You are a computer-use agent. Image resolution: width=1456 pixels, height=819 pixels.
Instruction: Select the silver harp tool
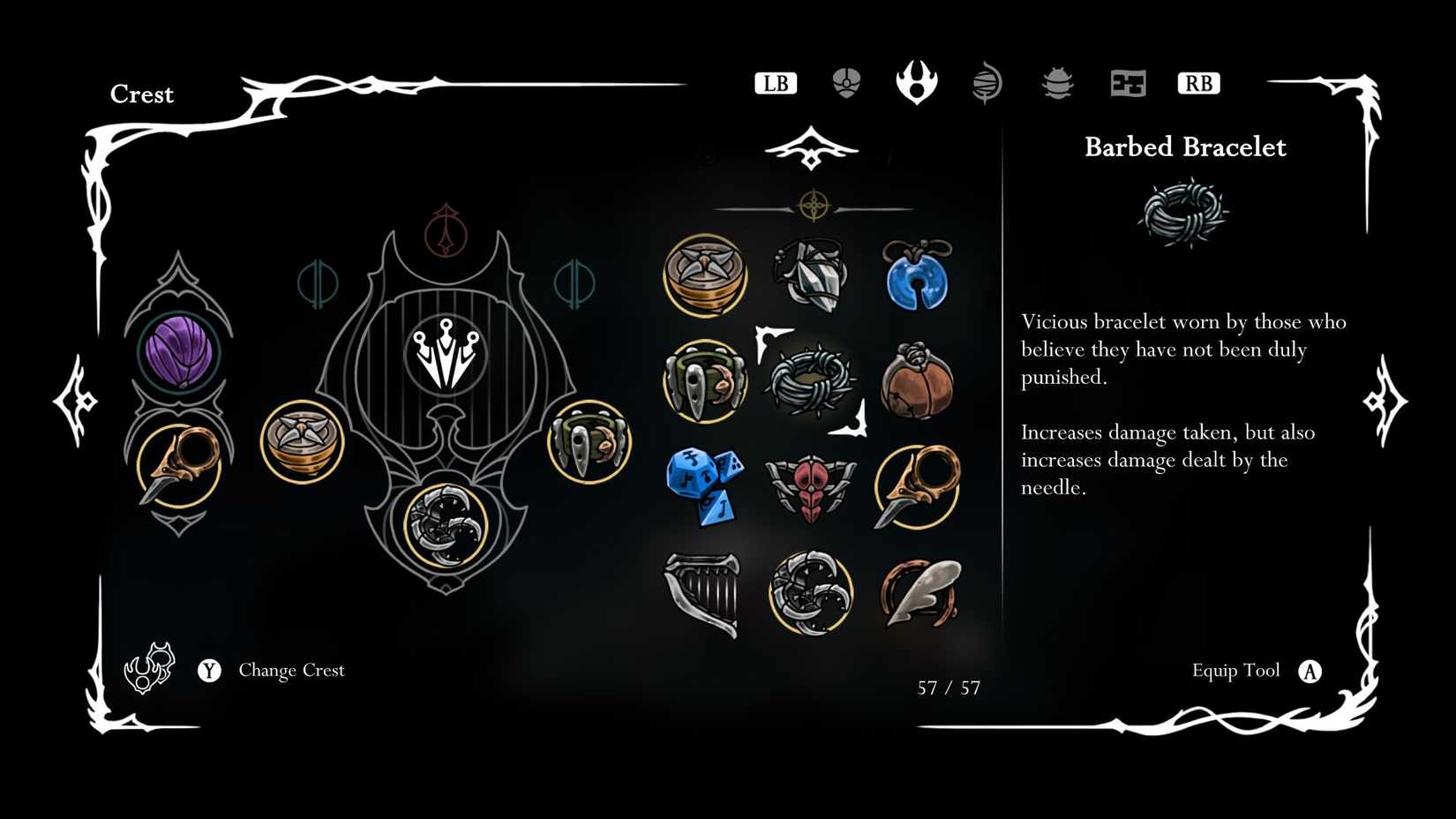click(703, 591)
